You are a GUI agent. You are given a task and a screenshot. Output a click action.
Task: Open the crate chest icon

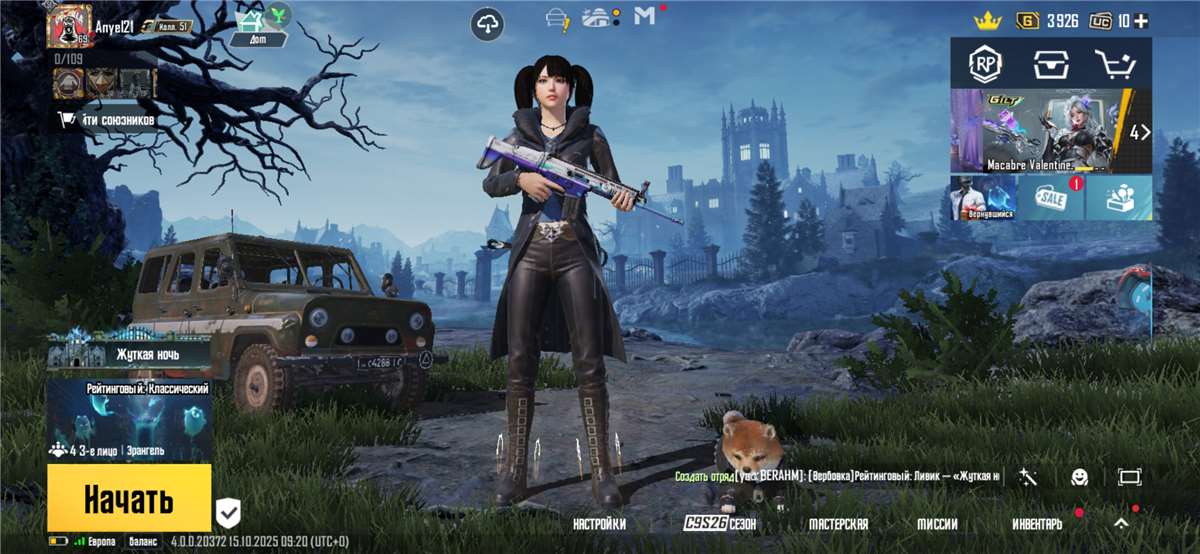(x=1051, y=65)
